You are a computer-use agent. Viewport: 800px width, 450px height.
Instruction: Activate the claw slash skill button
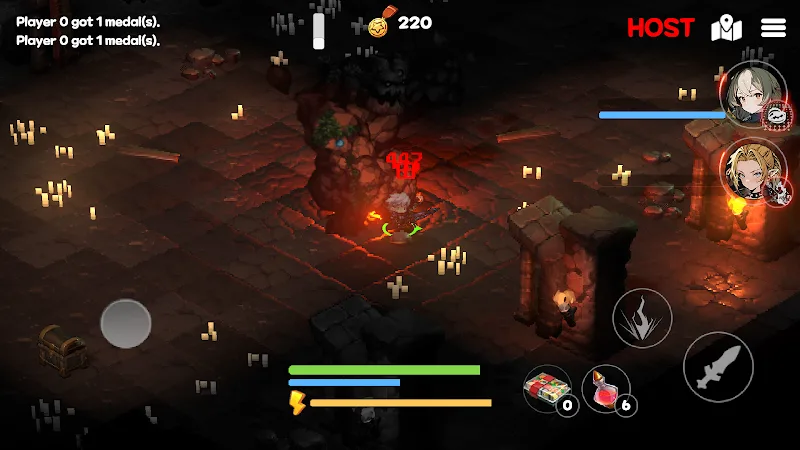[x=642, y=318]
